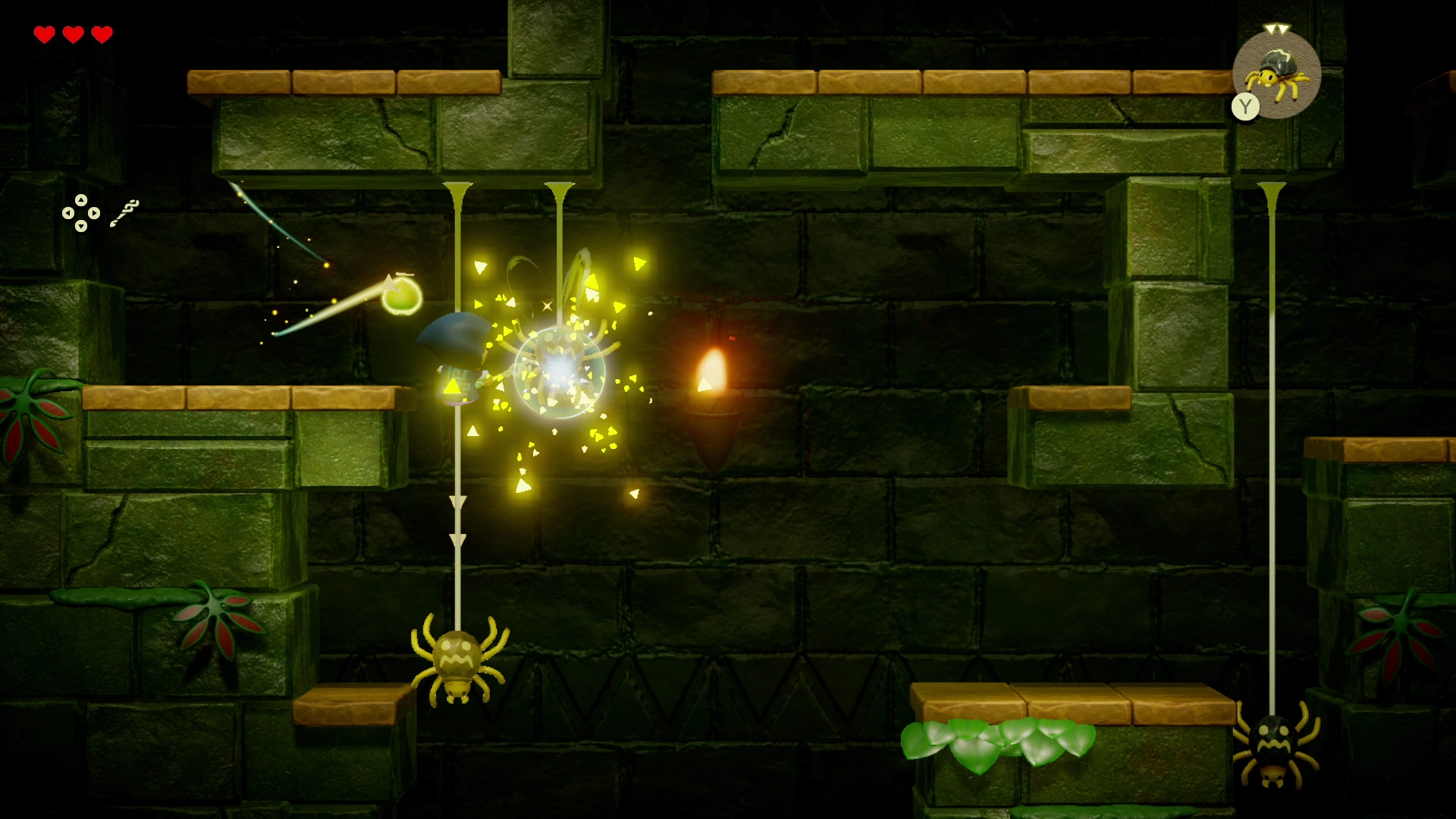Click the d-pad movement hint icon
Screen dimensions: 1456x819
(80, 214)
